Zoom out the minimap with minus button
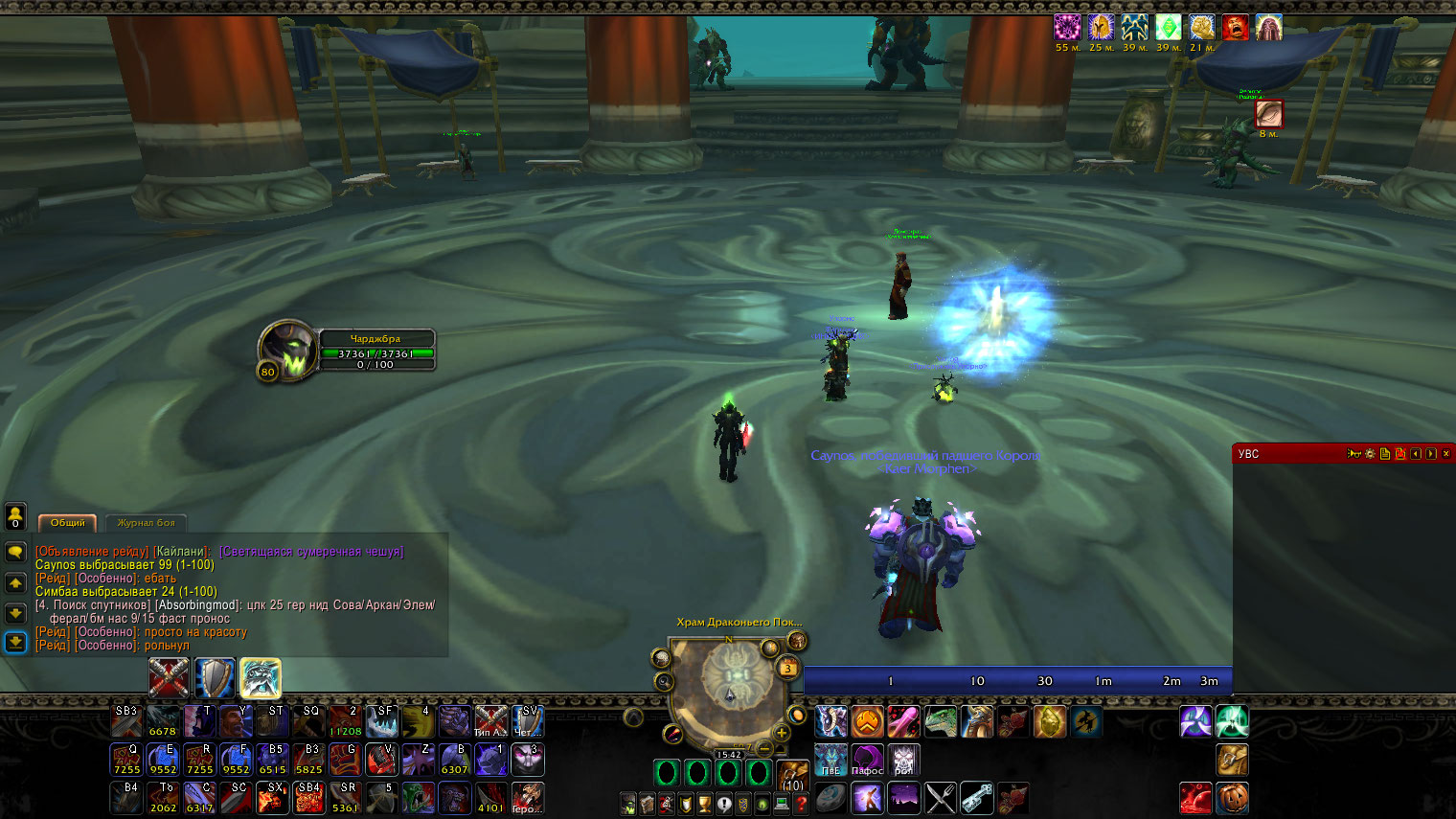 pos(763,746)
